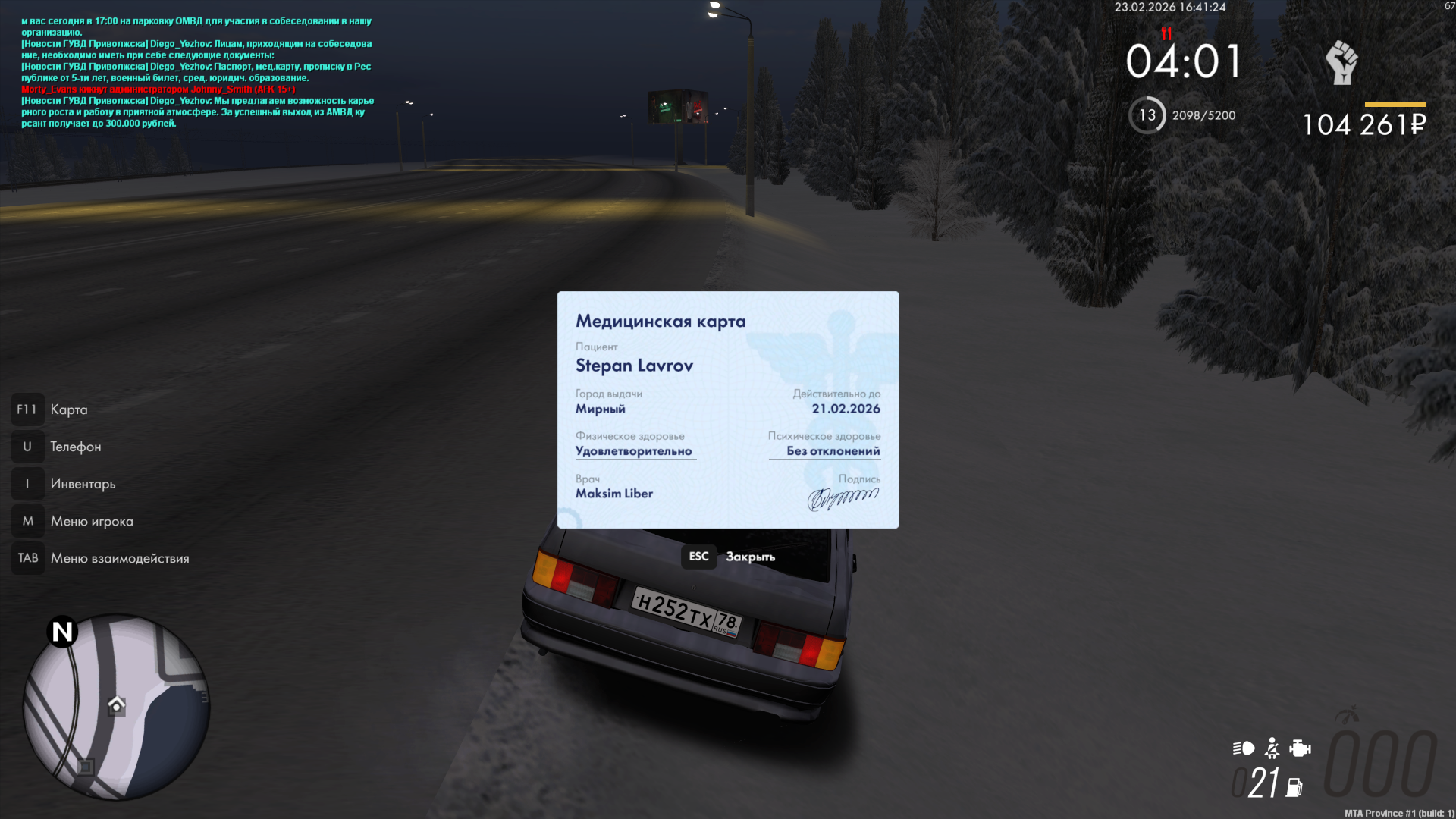
Task: Open the Карта menu entry
Action: click(68, 409)
